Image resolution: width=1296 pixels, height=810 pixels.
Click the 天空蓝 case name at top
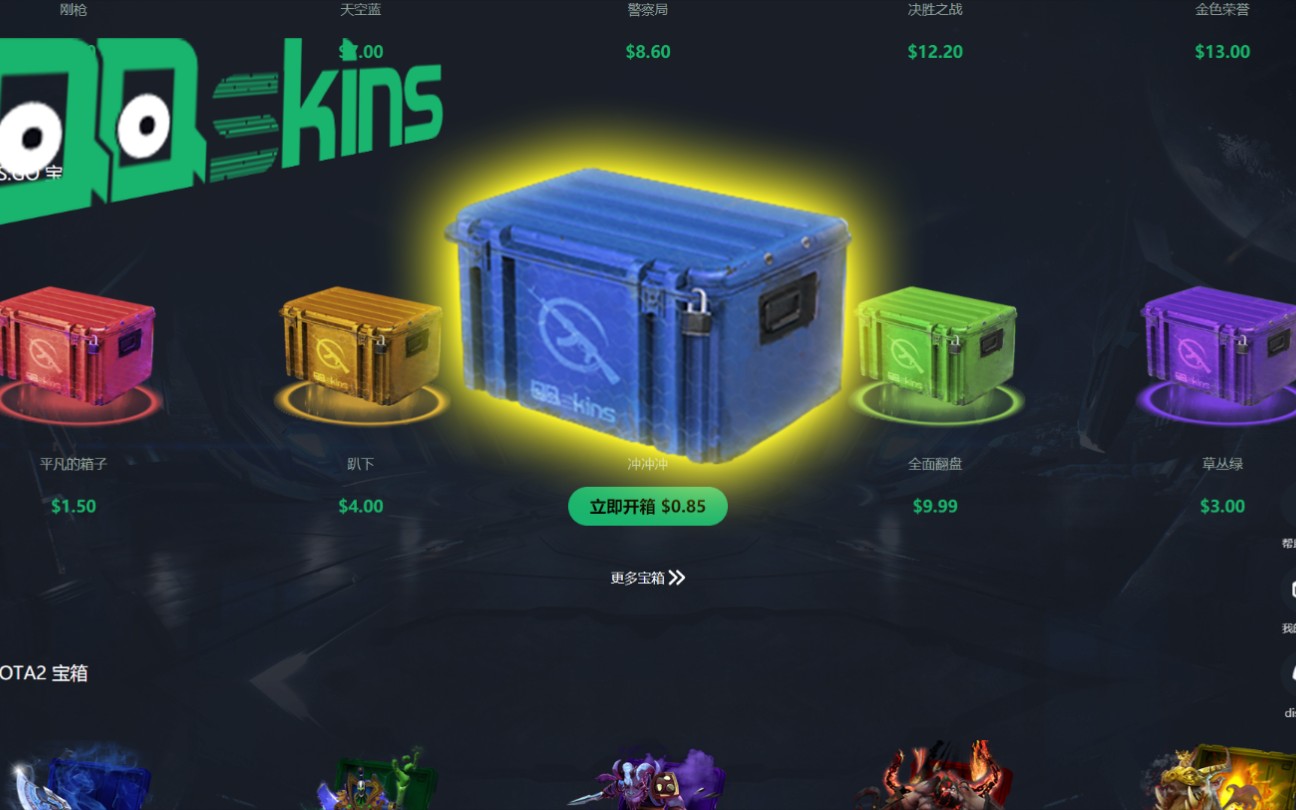(x=360, y=9)
